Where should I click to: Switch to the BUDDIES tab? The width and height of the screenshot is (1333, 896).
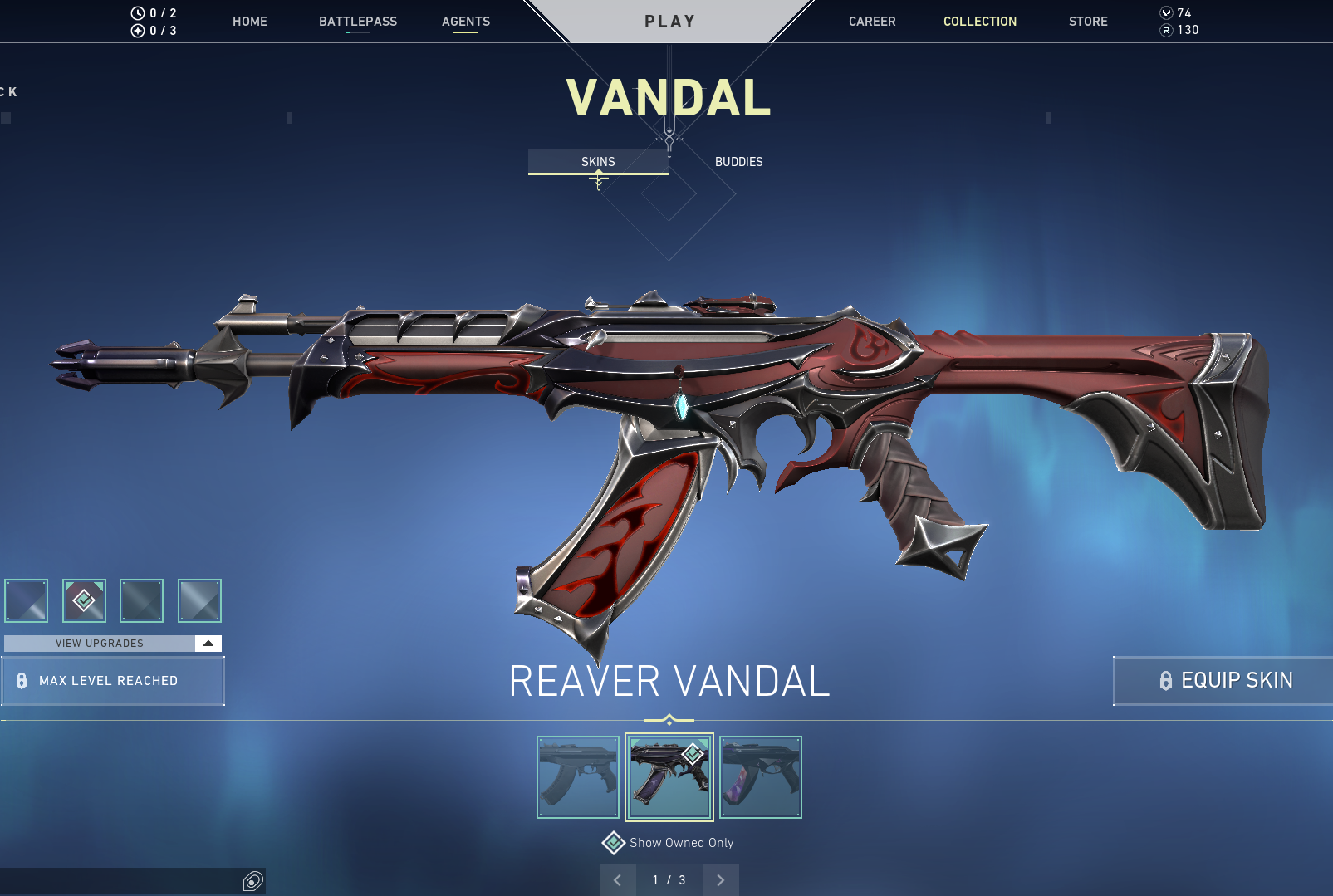739,162
